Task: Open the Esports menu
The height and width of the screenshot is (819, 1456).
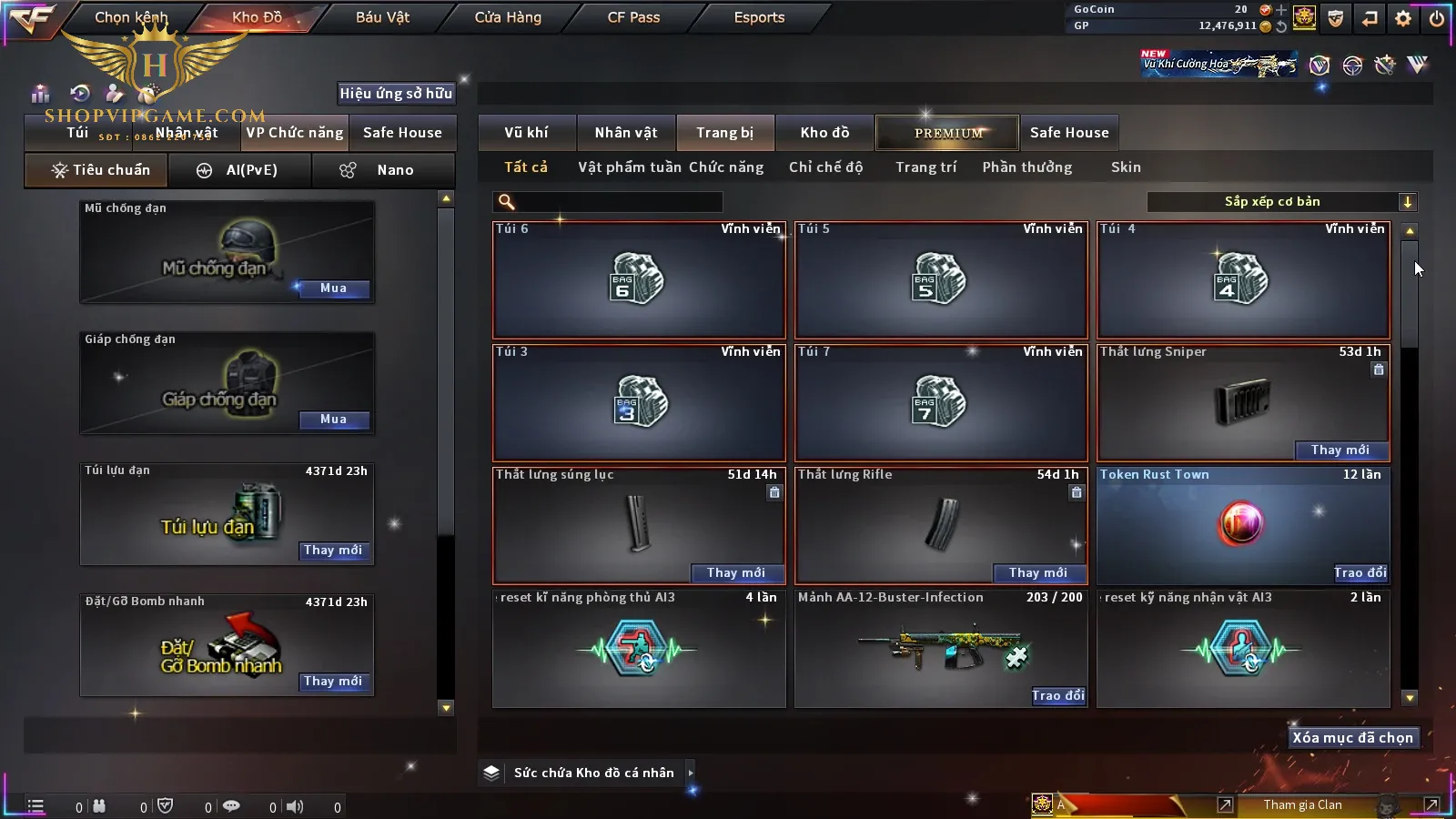Action: (x=759, y=17)
